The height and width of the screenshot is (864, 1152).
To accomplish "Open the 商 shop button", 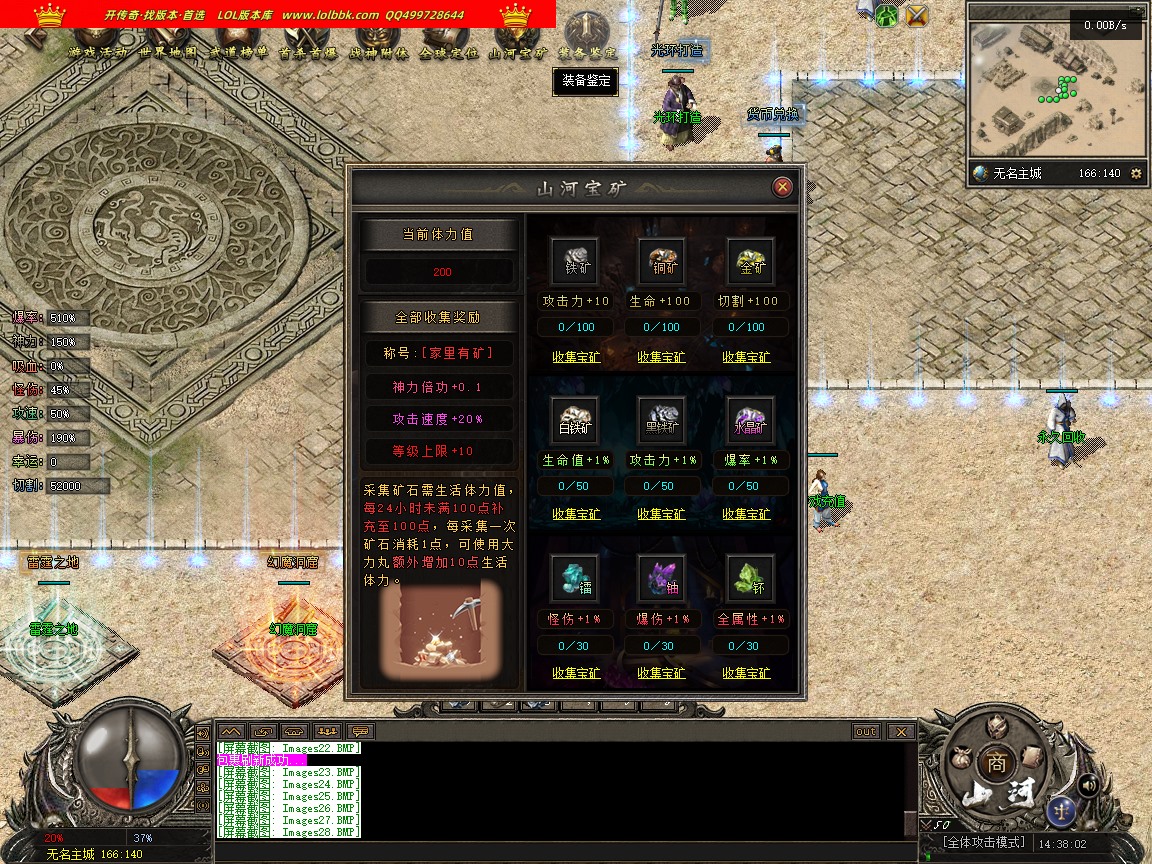I will coord(995,761).
